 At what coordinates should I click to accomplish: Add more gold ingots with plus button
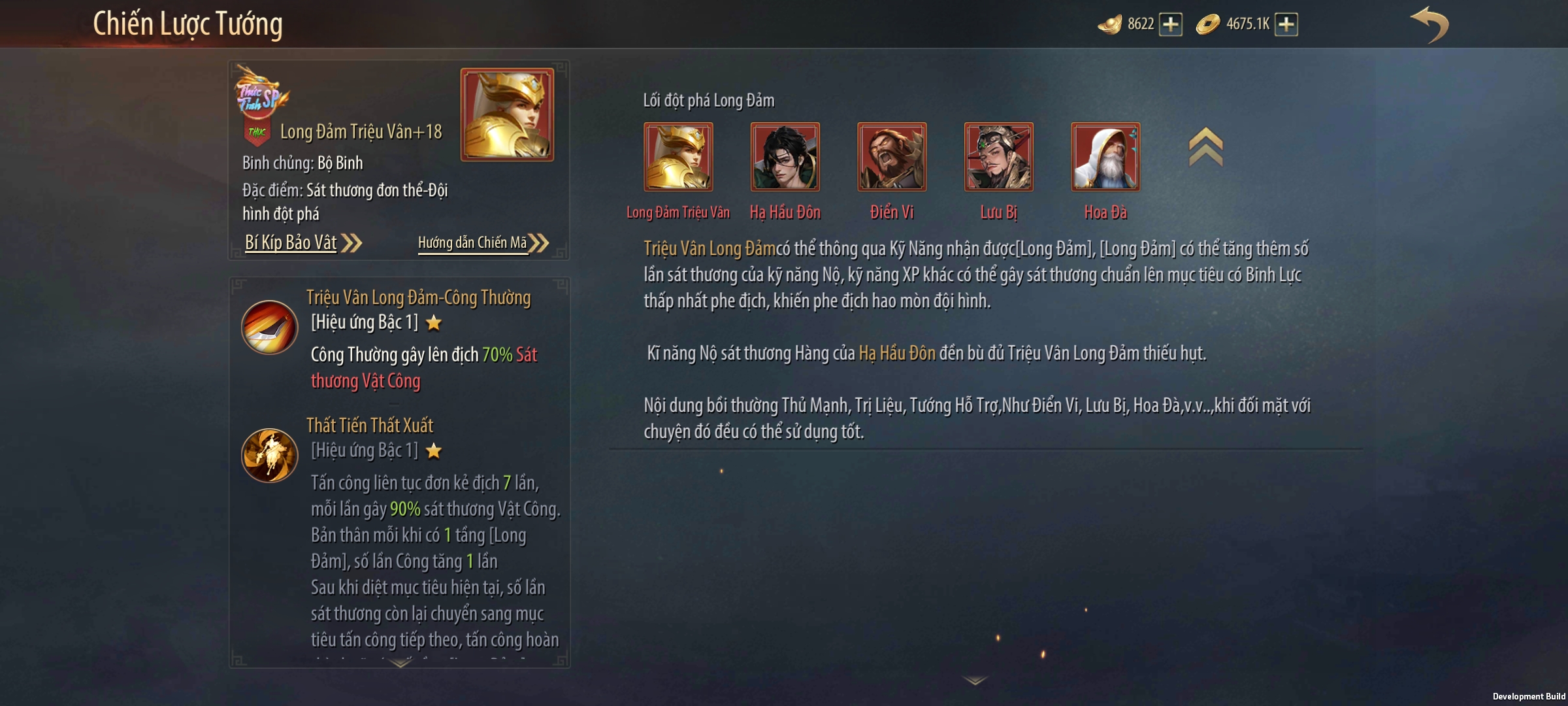(1170, 25)
